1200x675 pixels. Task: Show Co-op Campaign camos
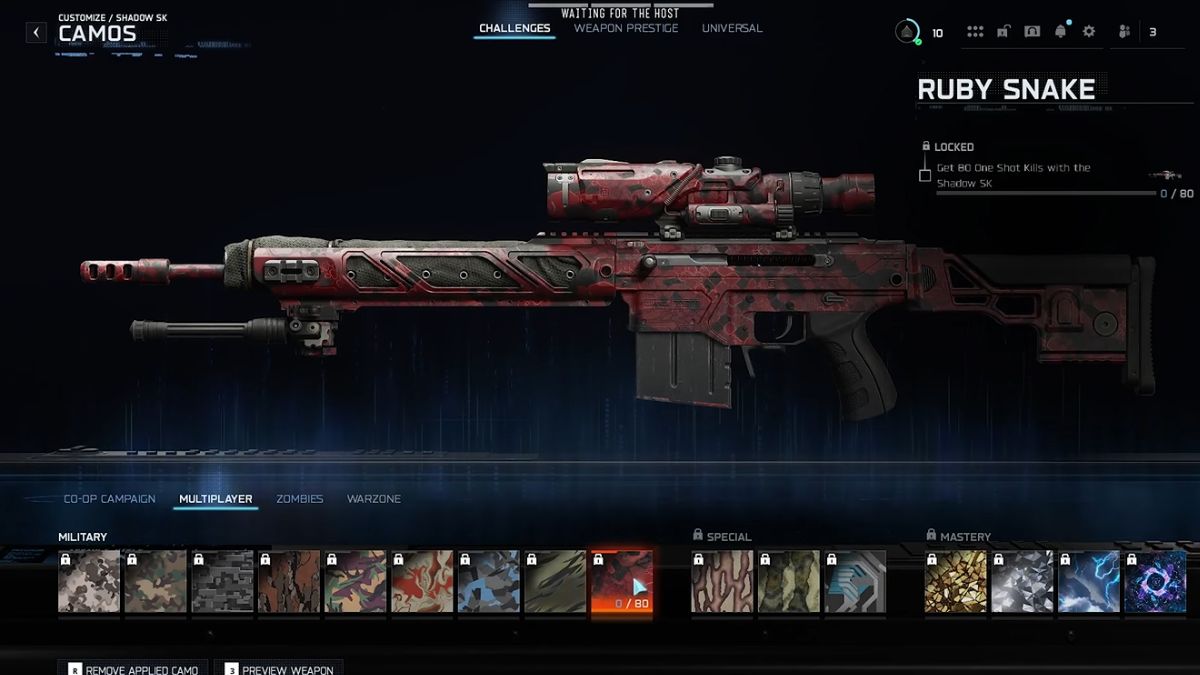tap(109, 499)
